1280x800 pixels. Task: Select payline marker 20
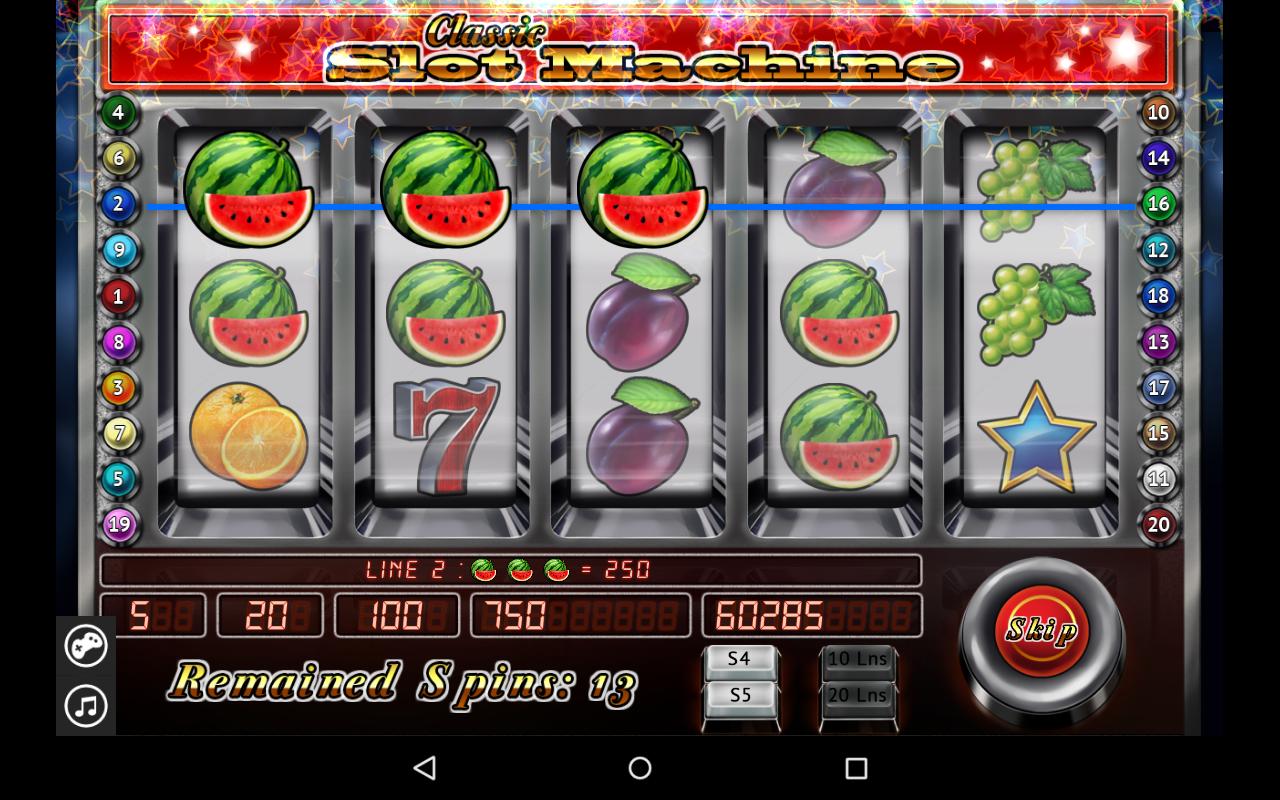click(x=1158, y=524)
